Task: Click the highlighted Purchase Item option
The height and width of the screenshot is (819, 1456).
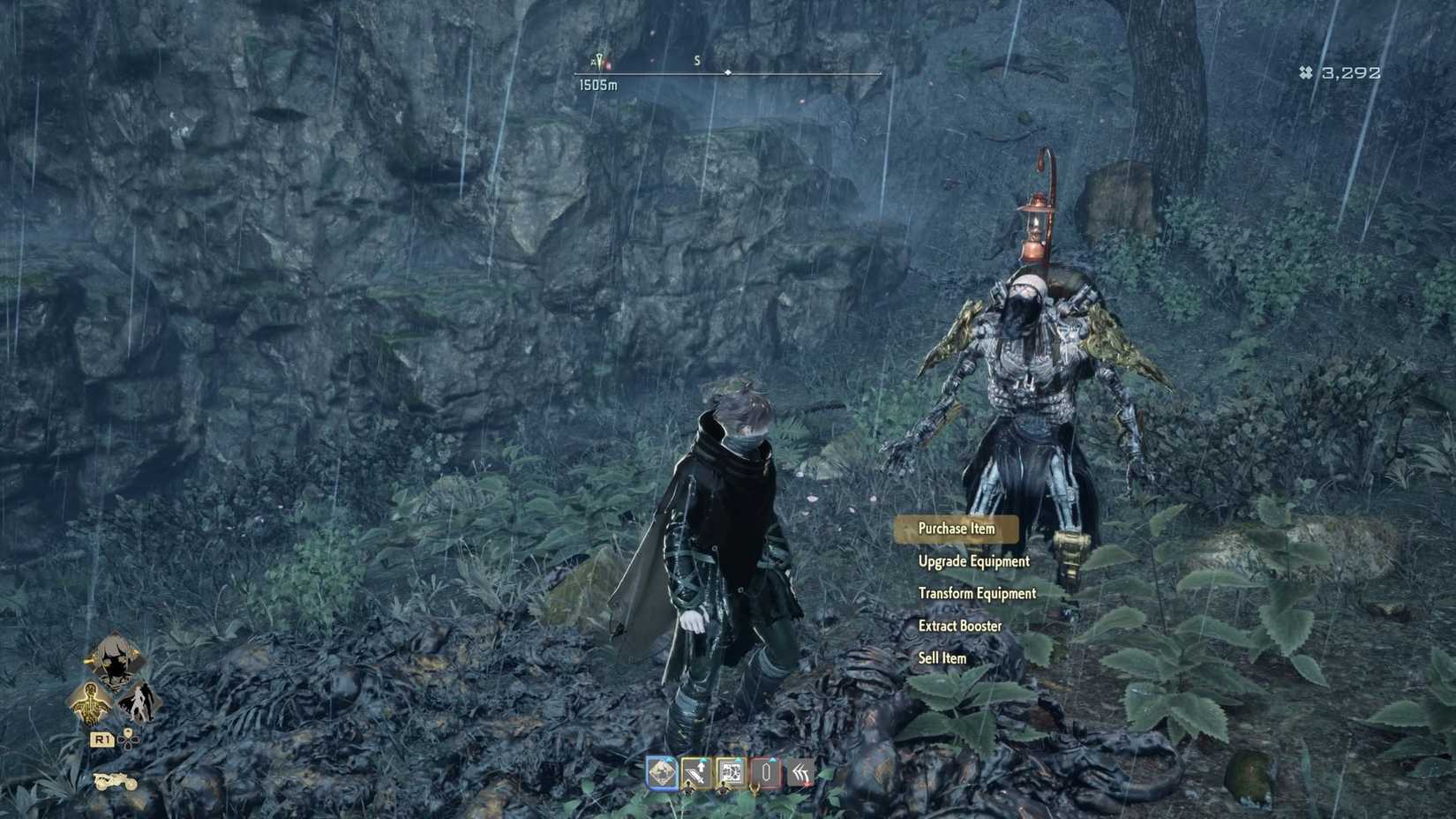Action: pos(957,528)
